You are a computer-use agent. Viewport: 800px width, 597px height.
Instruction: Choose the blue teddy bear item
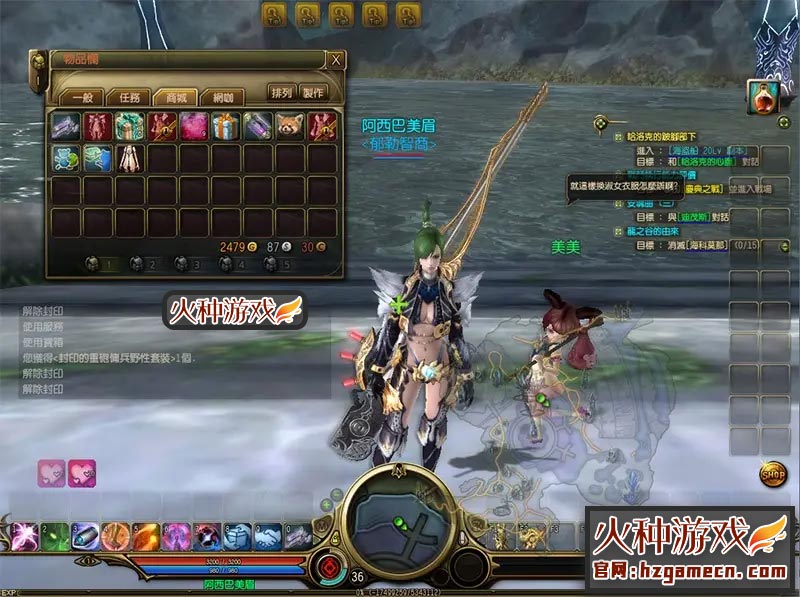pos(66,158)
